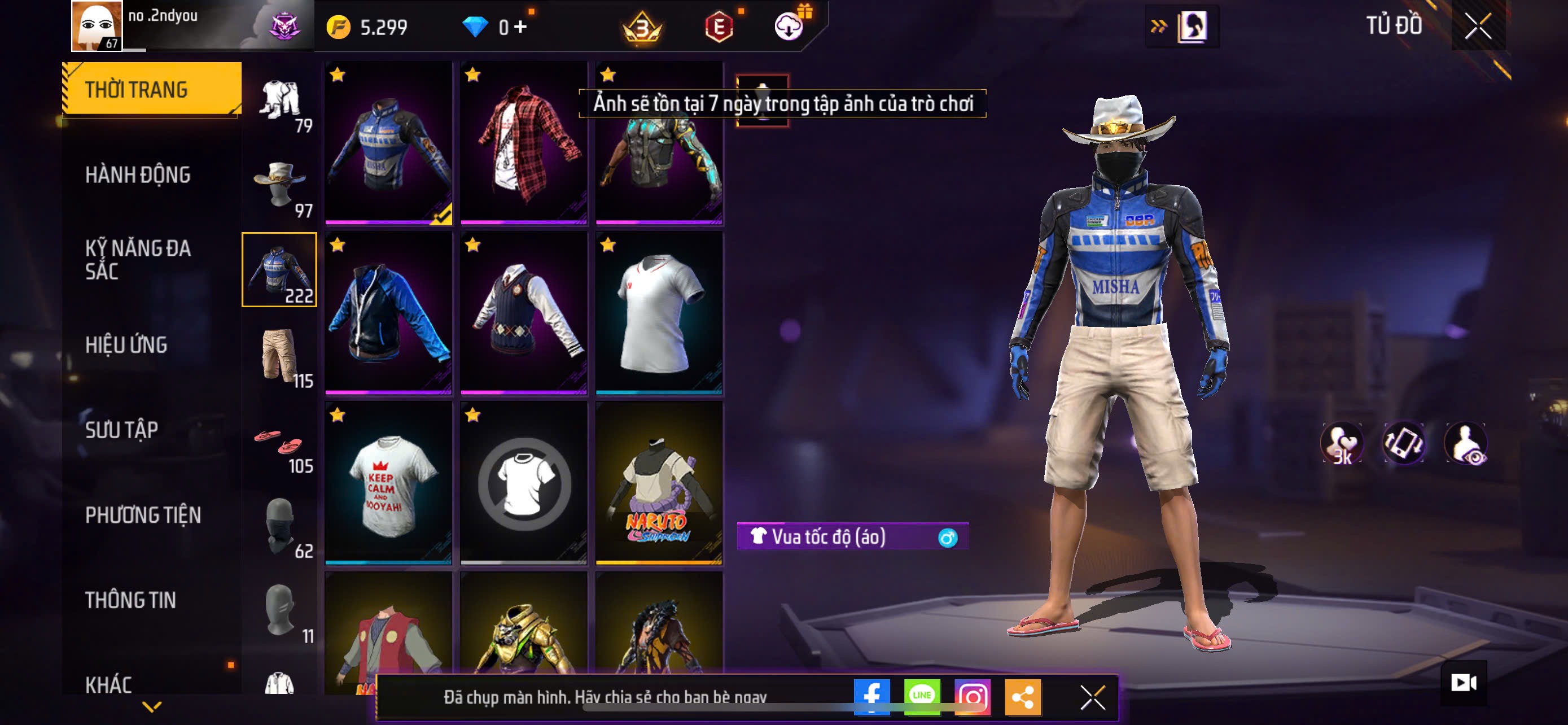The image size is (1568, 725).
Task: Open the cowboy hat headwear subcategory
Action: point(279,186)
